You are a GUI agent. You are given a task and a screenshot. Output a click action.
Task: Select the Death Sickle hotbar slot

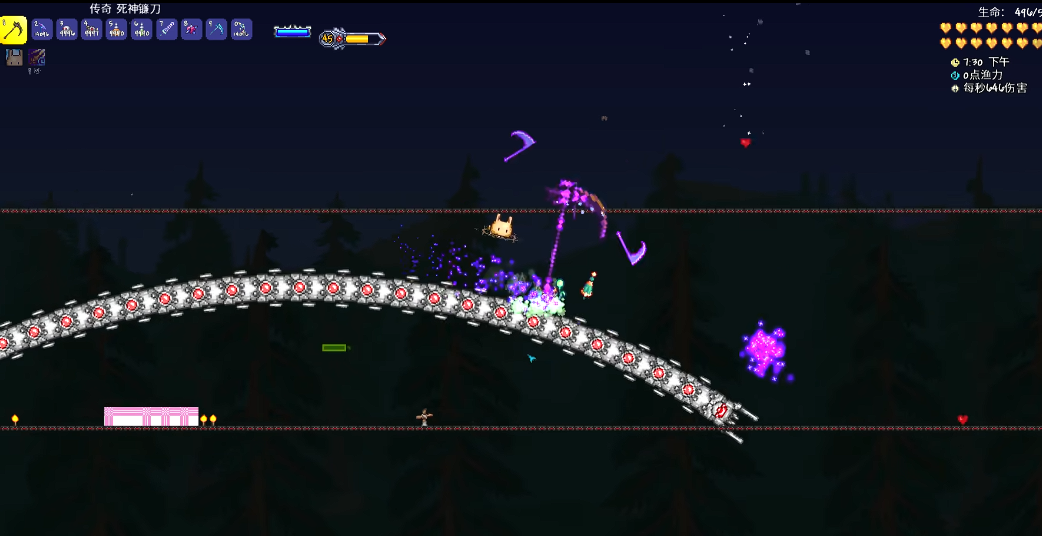tap(13, 30)
